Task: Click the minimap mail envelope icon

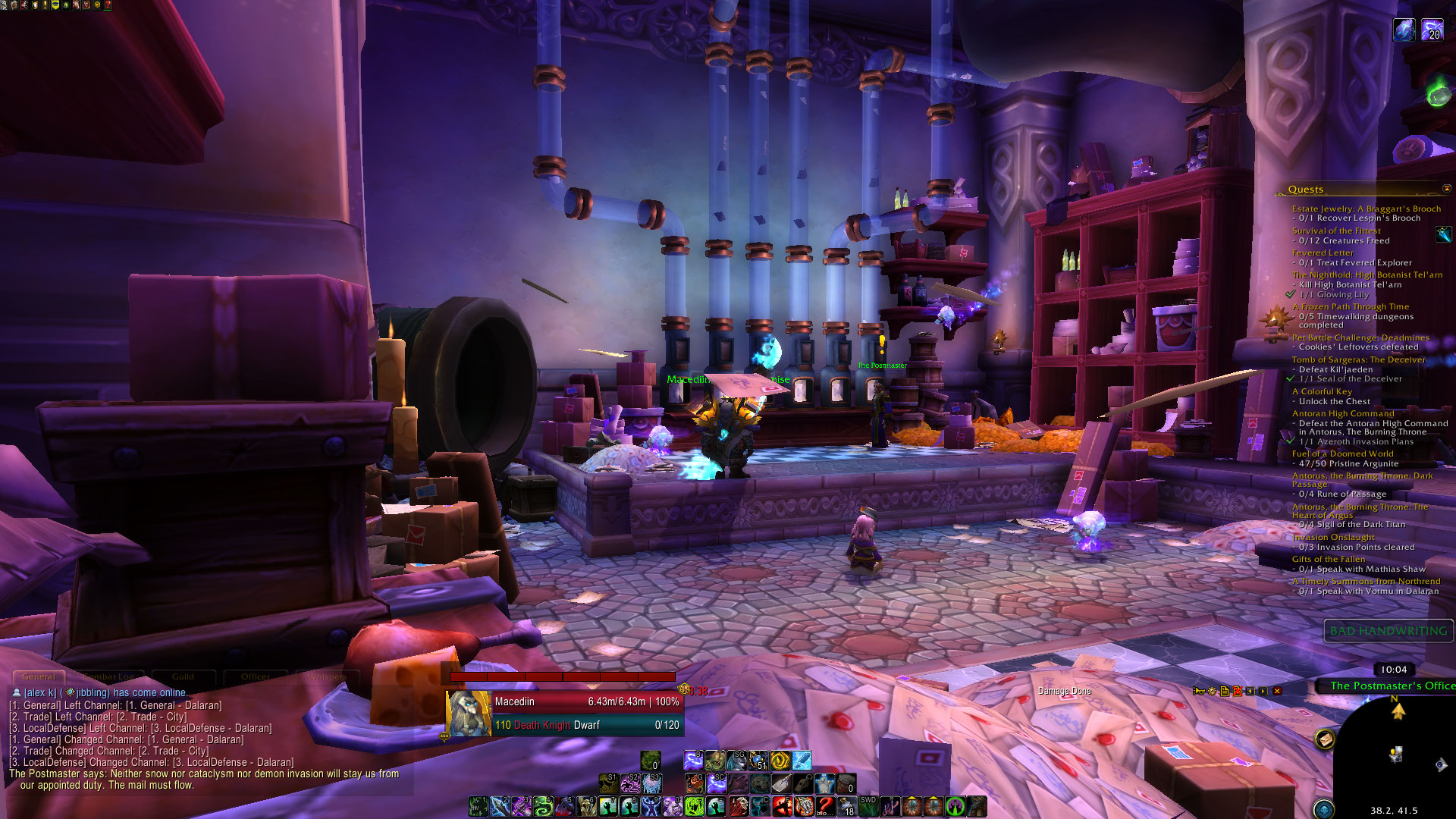Action: click(x=1325, y=739)
